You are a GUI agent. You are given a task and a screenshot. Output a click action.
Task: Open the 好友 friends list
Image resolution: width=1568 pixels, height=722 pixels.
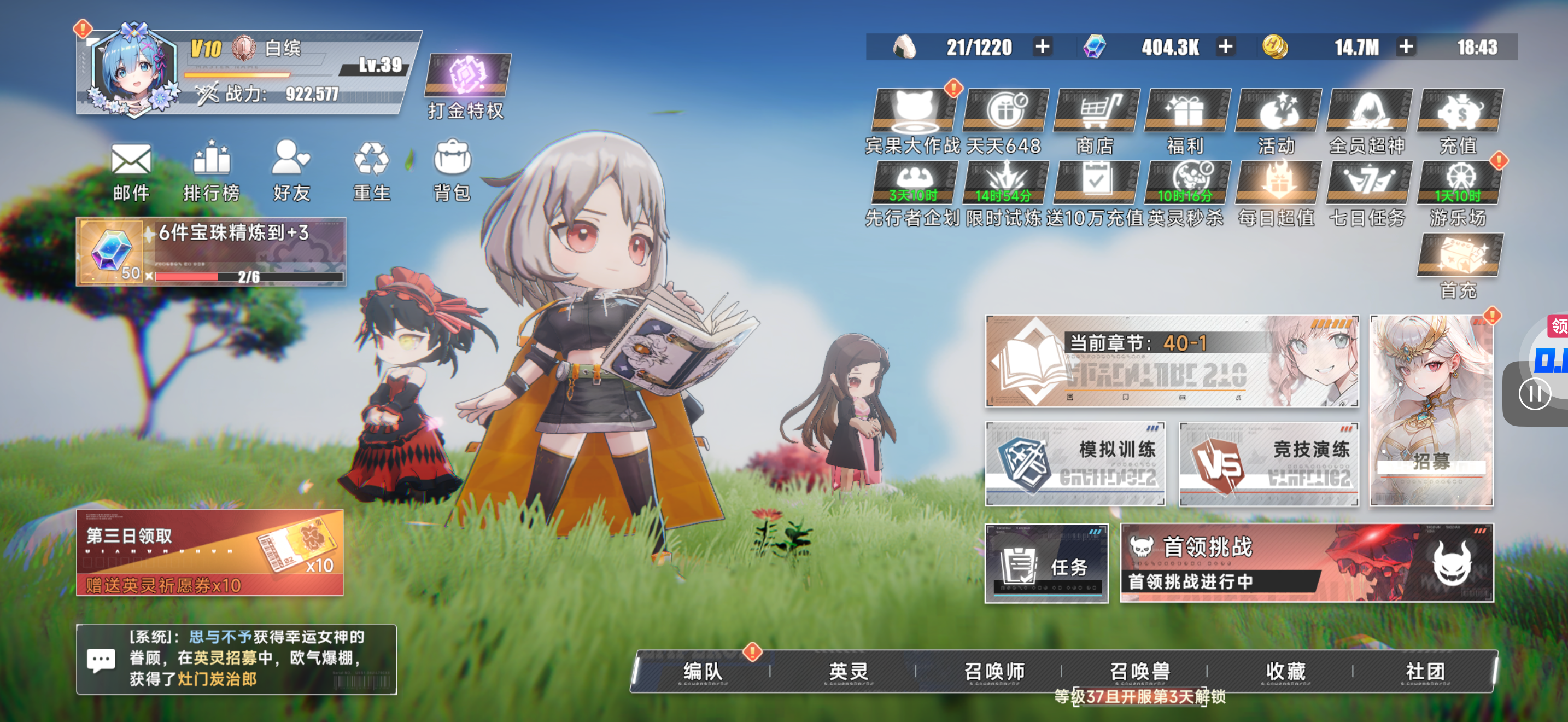click(x=291, y=172)
